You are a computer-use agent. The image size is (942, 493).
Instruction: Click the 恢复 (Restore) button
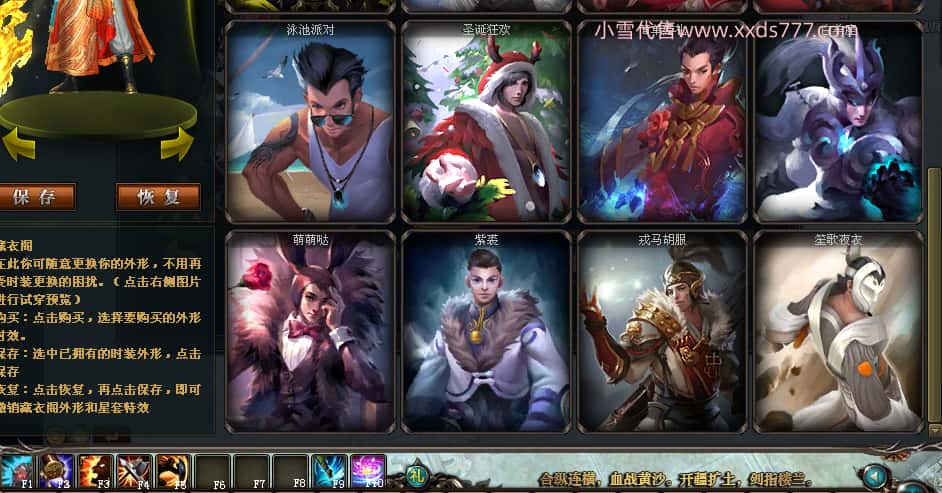158,197
